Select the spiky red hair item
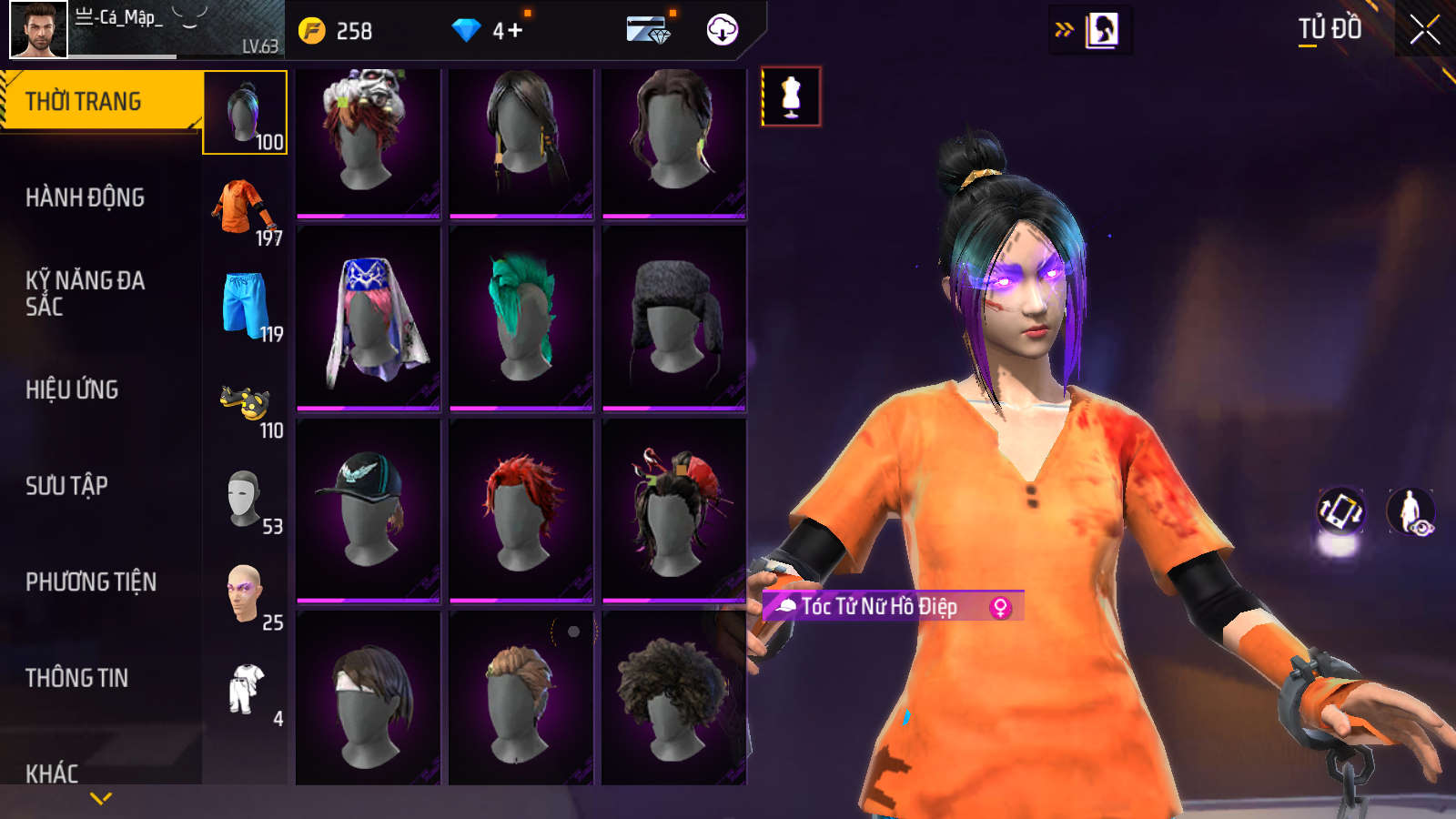This screenshot has width=1456, height=819. (x=521, y=510)
